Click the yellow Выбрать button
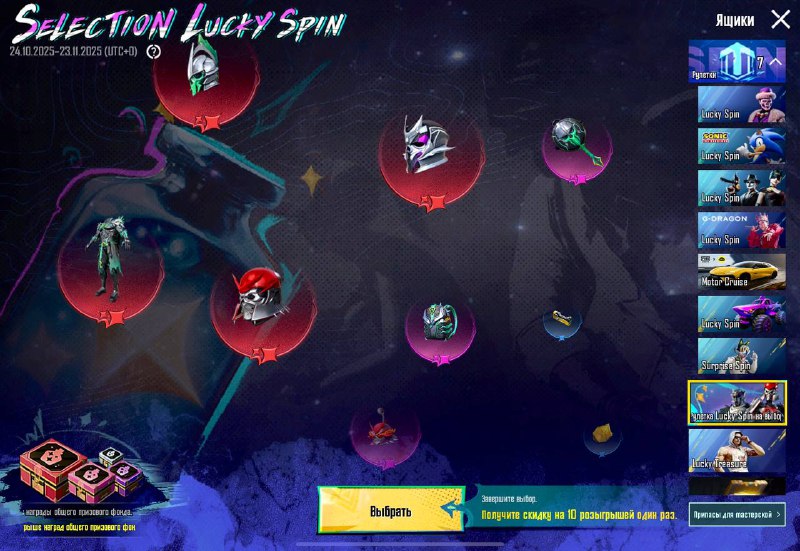800x551 pixels. coord(391,510)
